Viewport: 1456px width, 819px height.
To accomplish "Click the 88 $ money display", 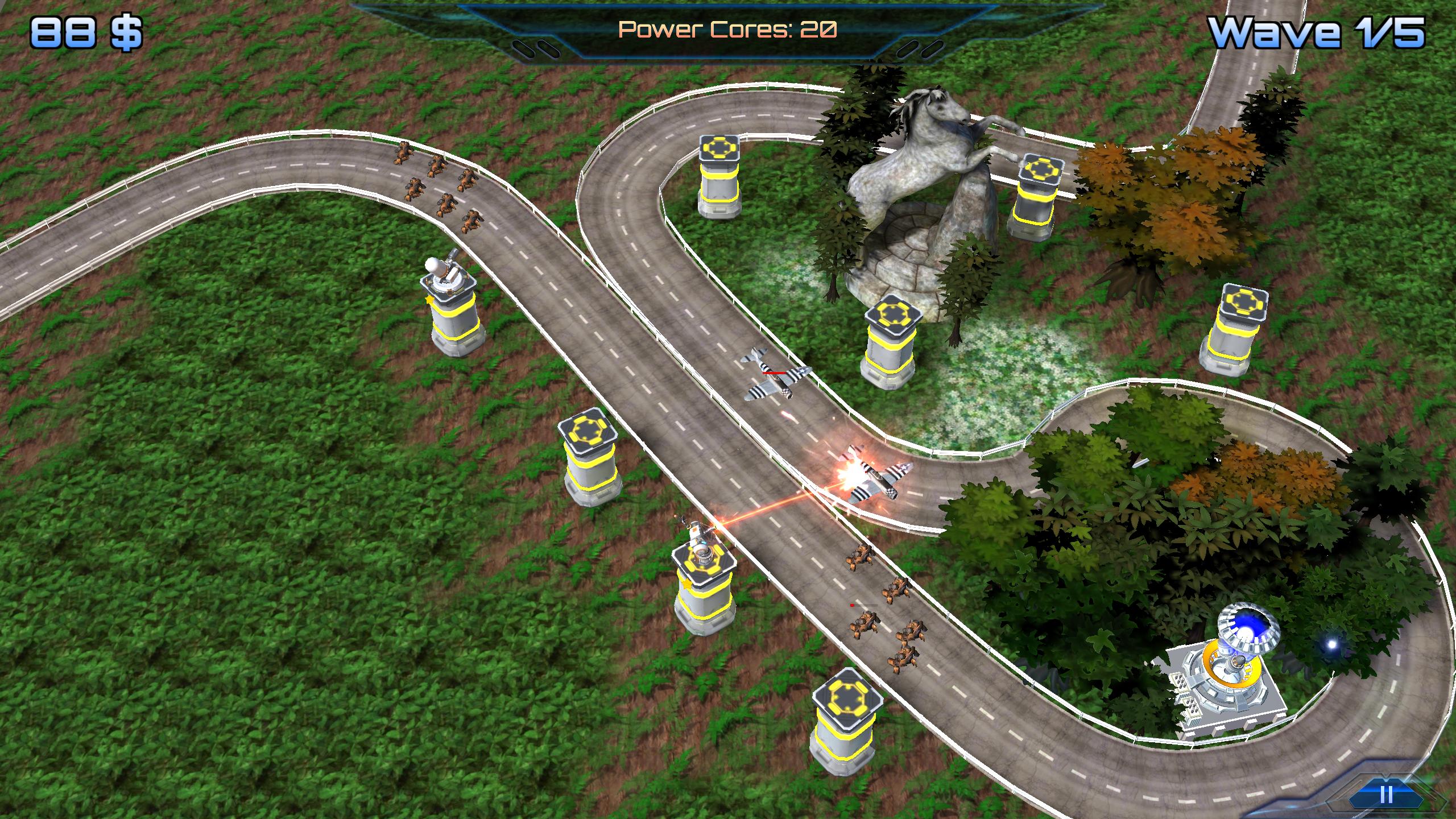I will 85,31.
